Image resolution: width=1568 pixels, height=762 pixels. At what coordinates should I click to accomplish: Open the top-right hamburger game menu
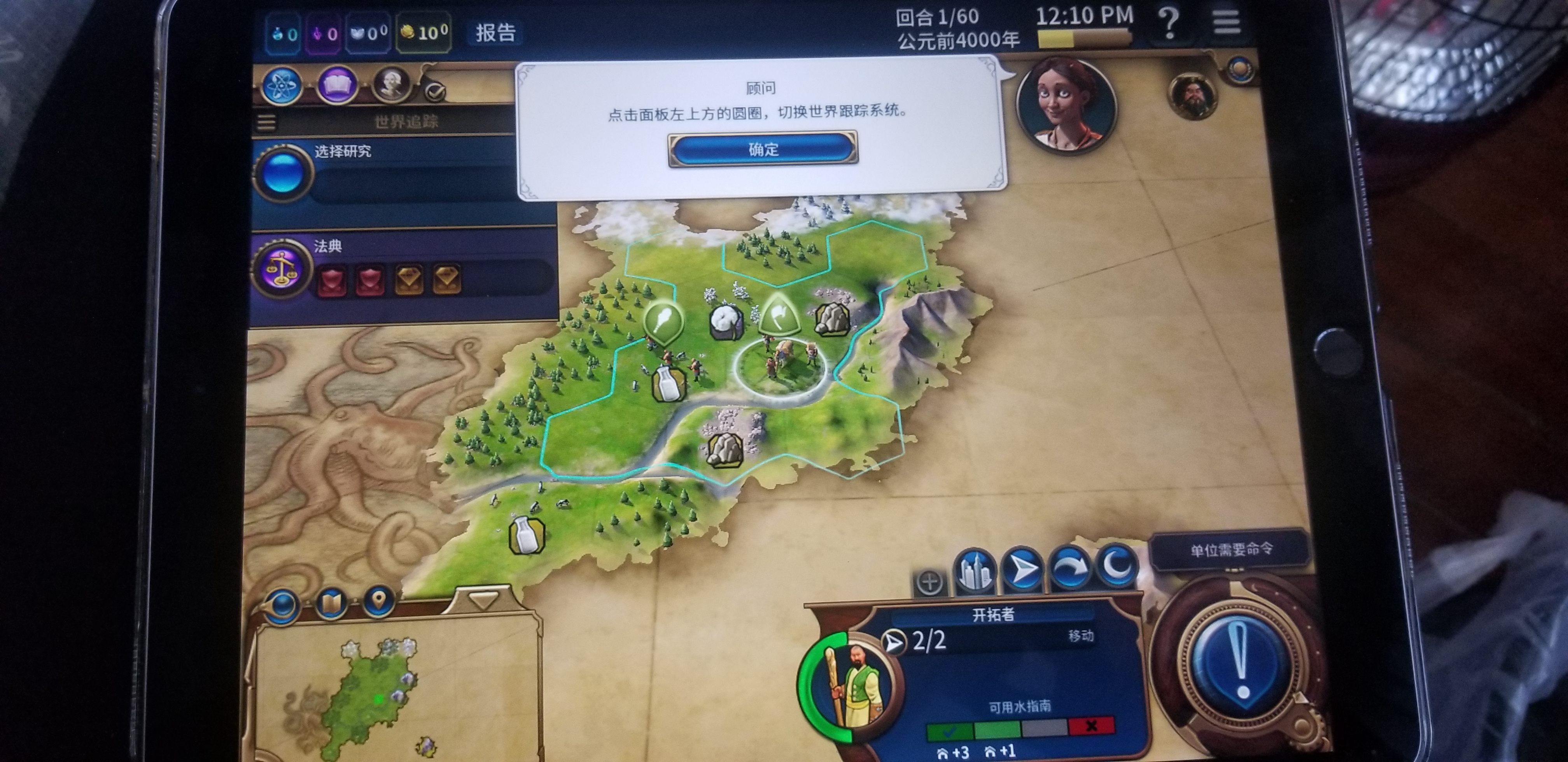click(1227, 23)
